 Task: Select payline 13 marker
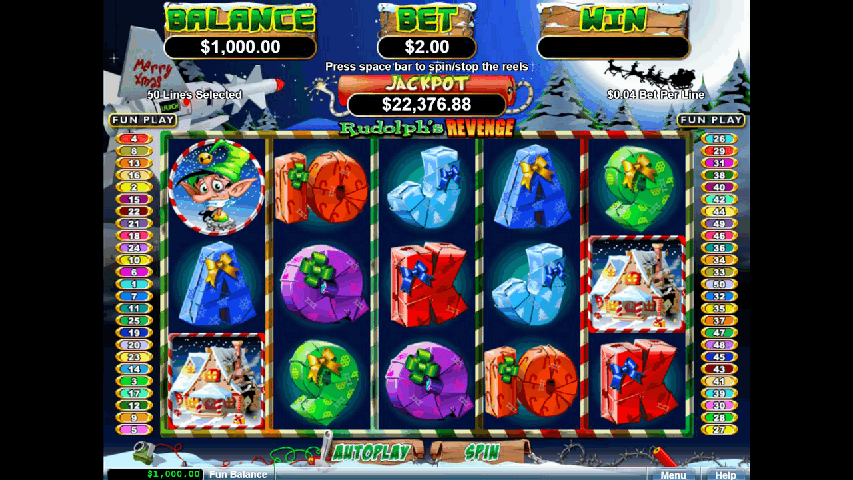(133, 163)
